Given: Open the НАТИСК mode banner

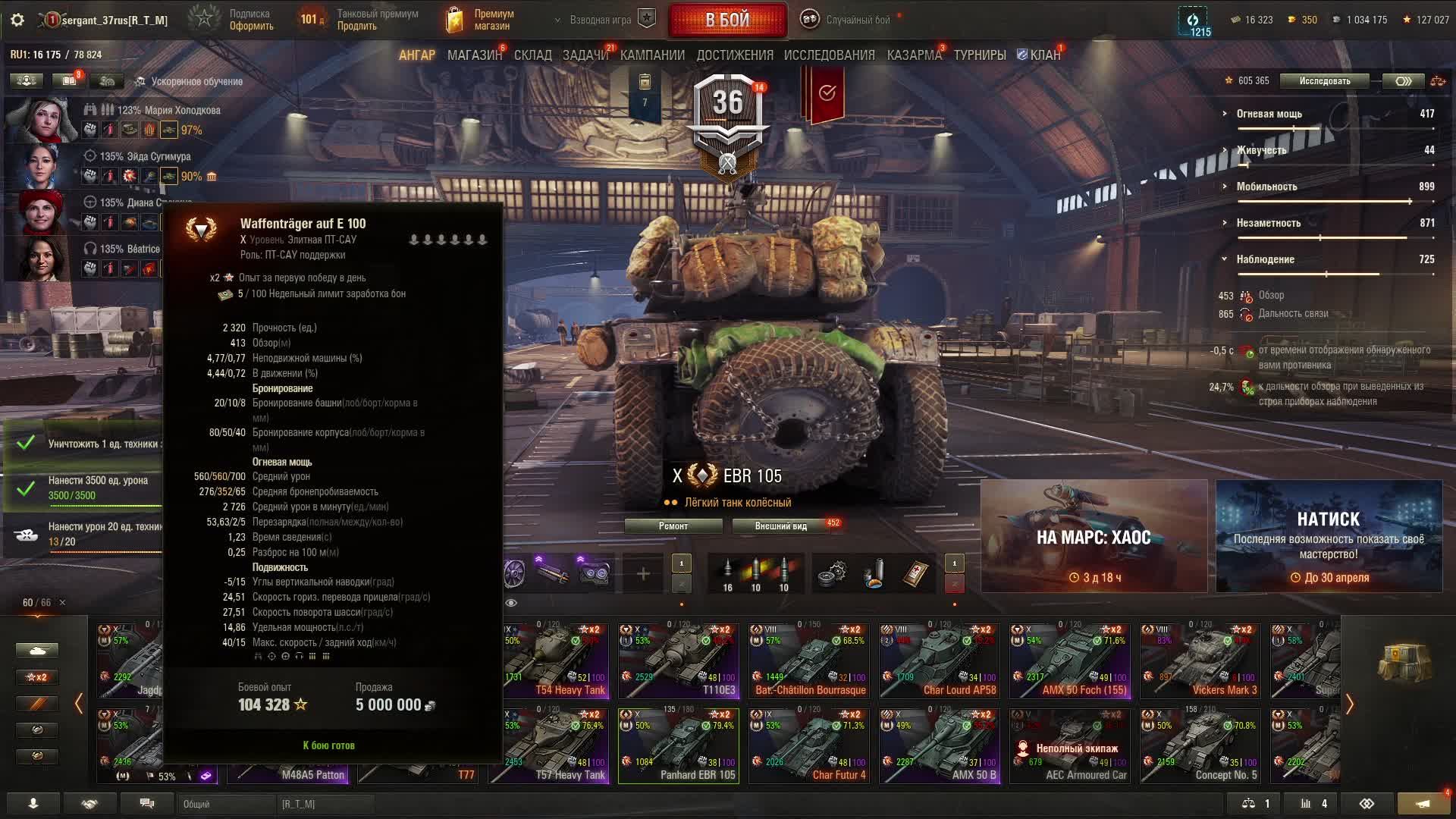Looking at the screenshot, I should [1329, 536].
